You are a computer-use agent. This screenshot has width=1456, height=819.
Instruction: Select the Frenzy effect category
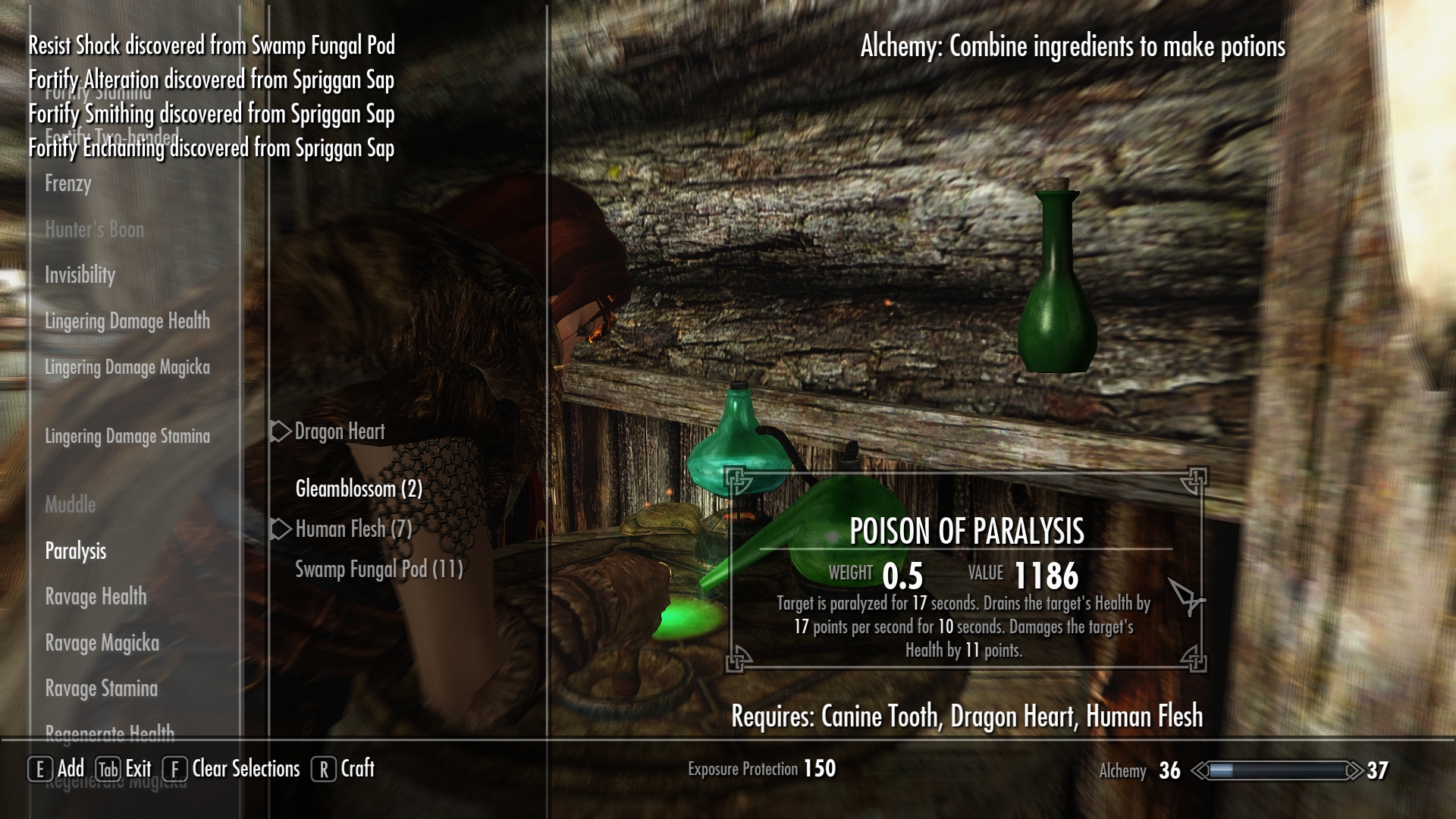(68, 184)
